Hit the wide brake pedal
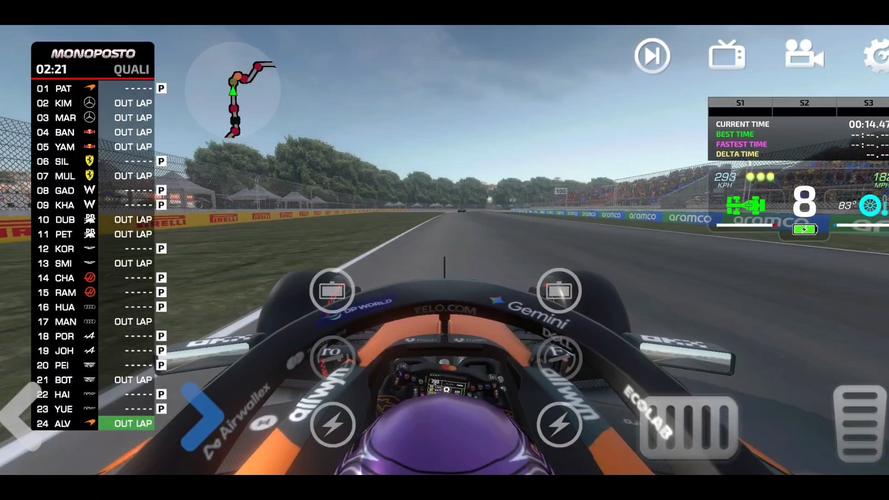 [x=689, y=427]
